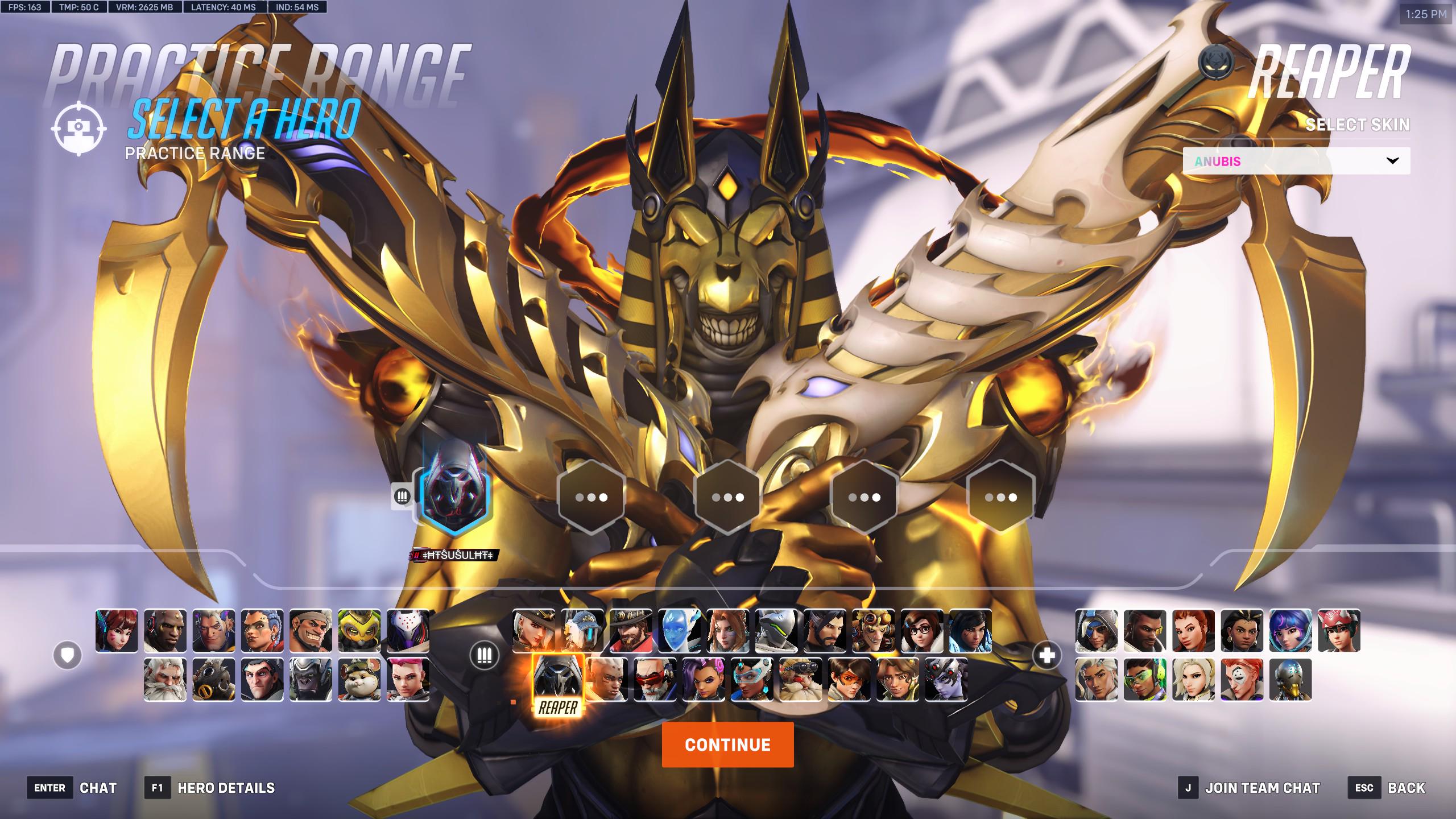Select the Kiriko hero portrait
This screenshot has width=1456, height=819.
[1339, 630]
